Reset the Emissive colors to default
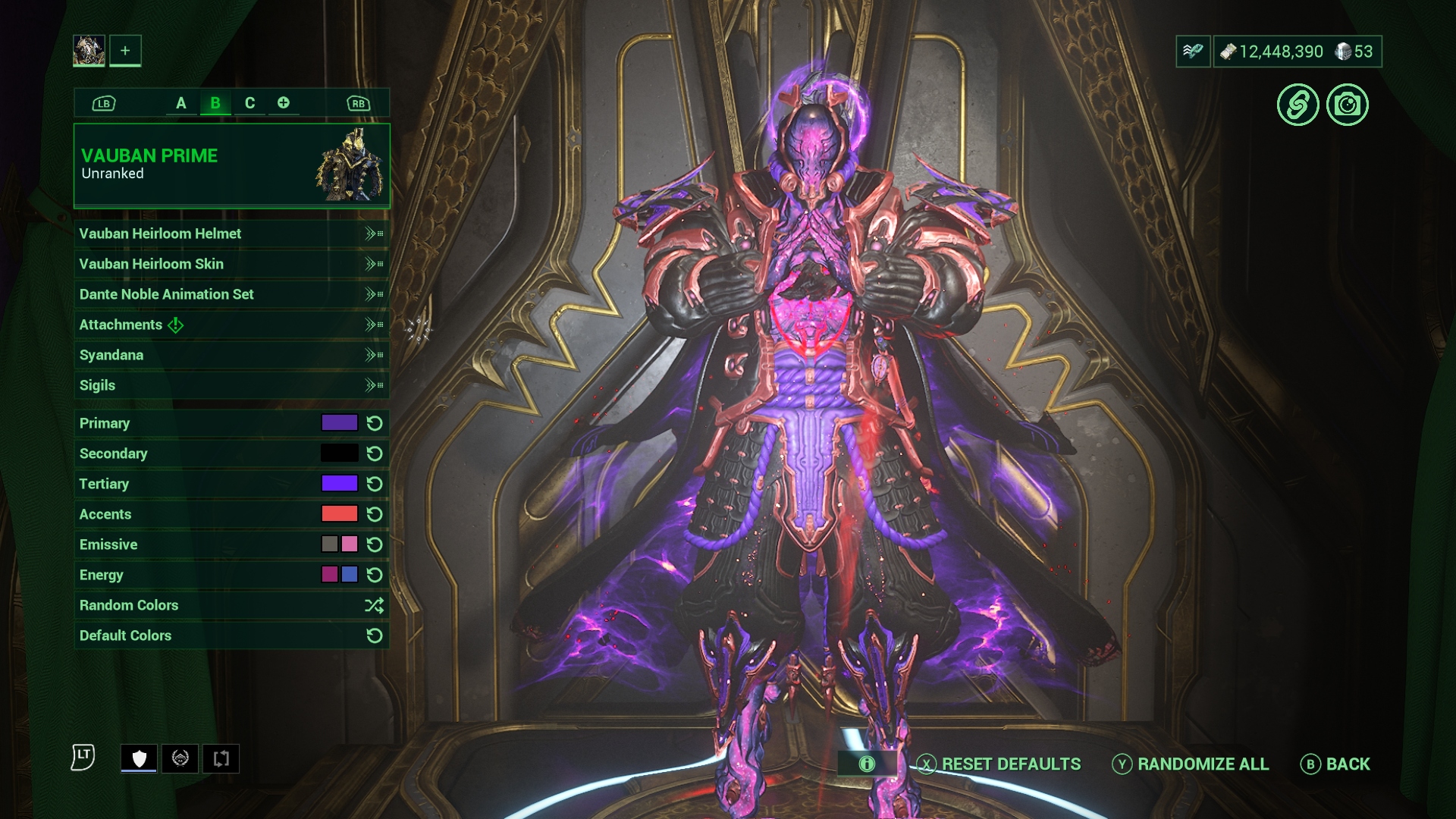The height and width of the screenshot is (819, 1456). click(375, 544)
